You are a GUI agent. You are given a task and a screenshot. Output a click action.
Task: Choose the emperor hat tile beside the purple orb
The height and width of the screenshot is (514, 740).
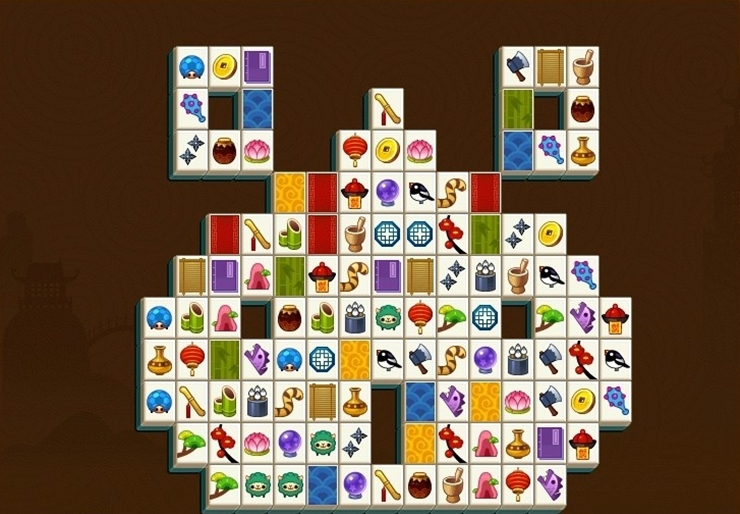(x=354, y=191)
